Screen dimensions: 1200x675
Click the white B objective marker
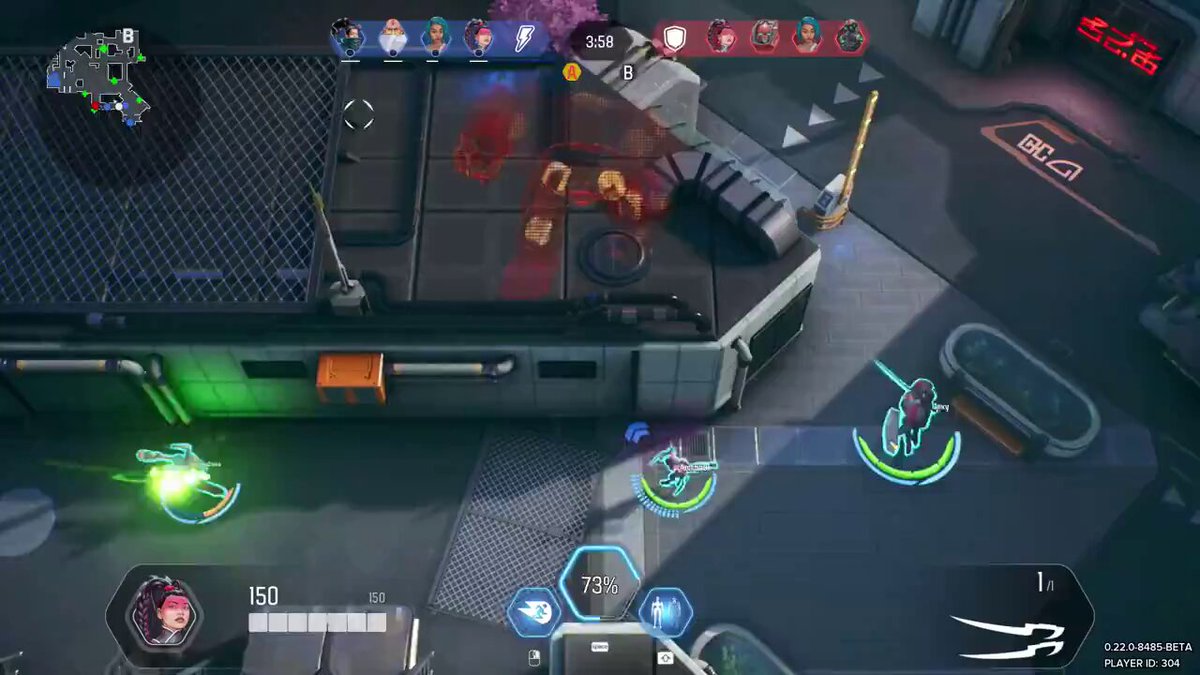(x=628, y=72)
